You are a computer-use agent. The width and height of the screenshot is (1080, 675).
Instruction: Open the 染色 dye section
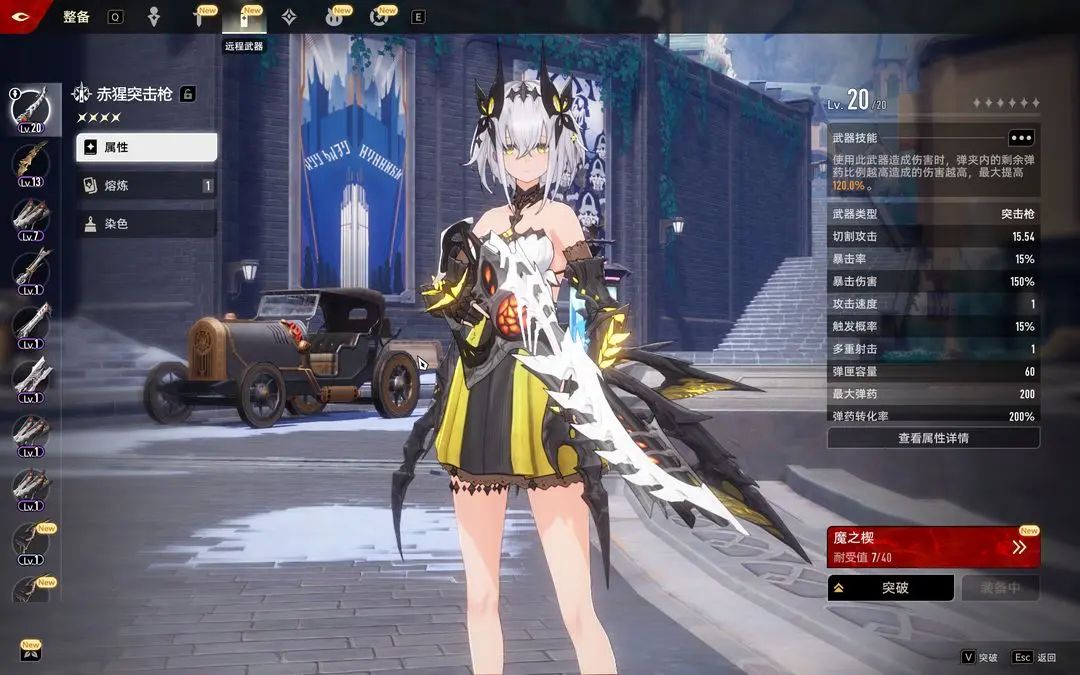point(146,224)
